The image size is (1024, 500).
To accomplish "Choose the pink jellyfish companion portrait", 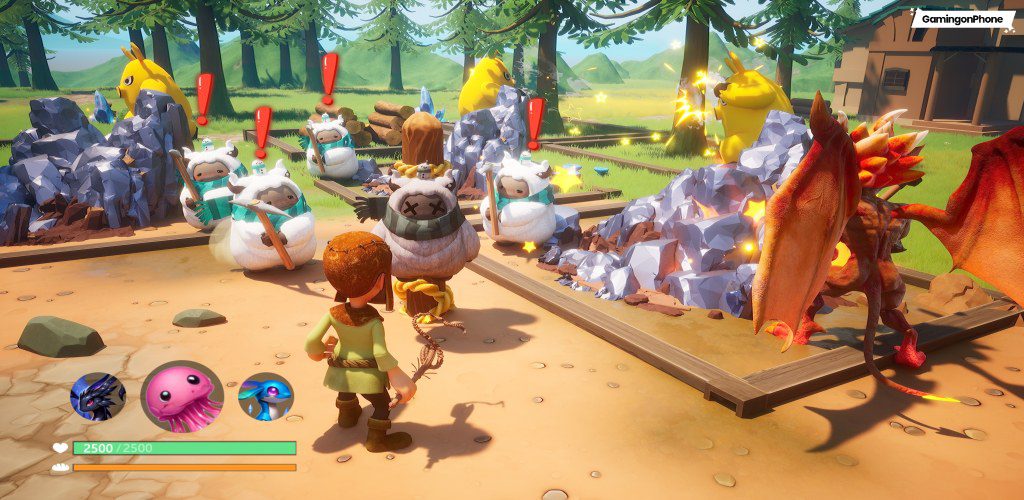I will tap(181, 396).
